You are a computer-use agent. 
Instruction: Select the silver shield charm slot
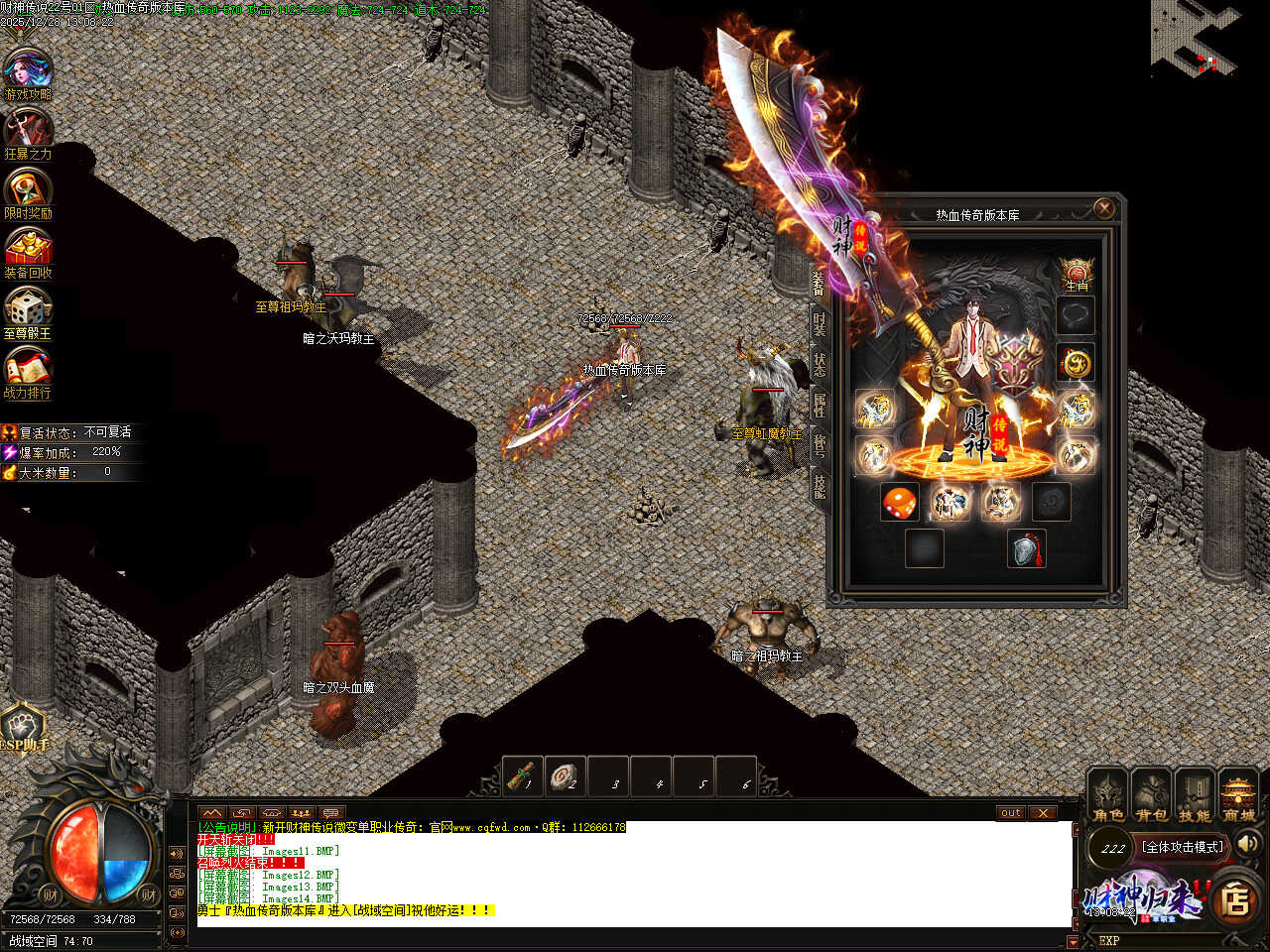[x=1027, y=548]
